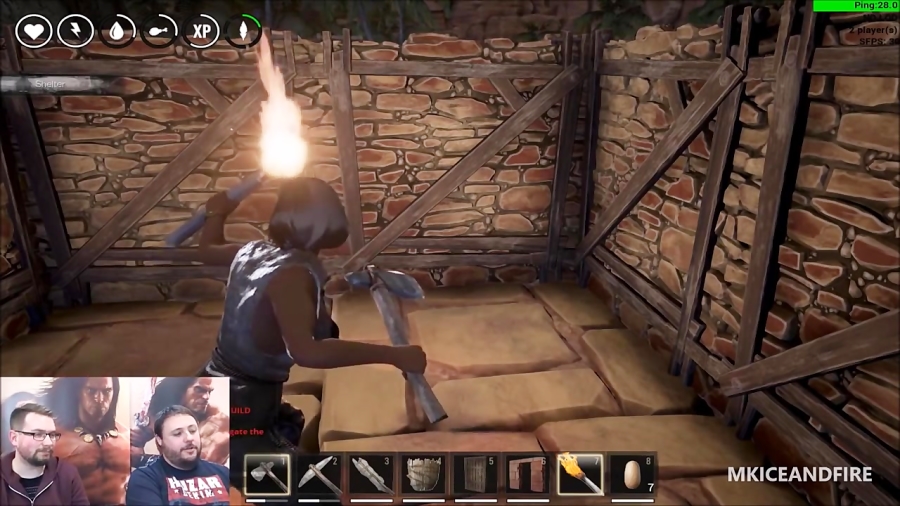This screenshot has width=900, height=506.
Task: Use the egg in slot 8
Action: click(x=633, y=474)
